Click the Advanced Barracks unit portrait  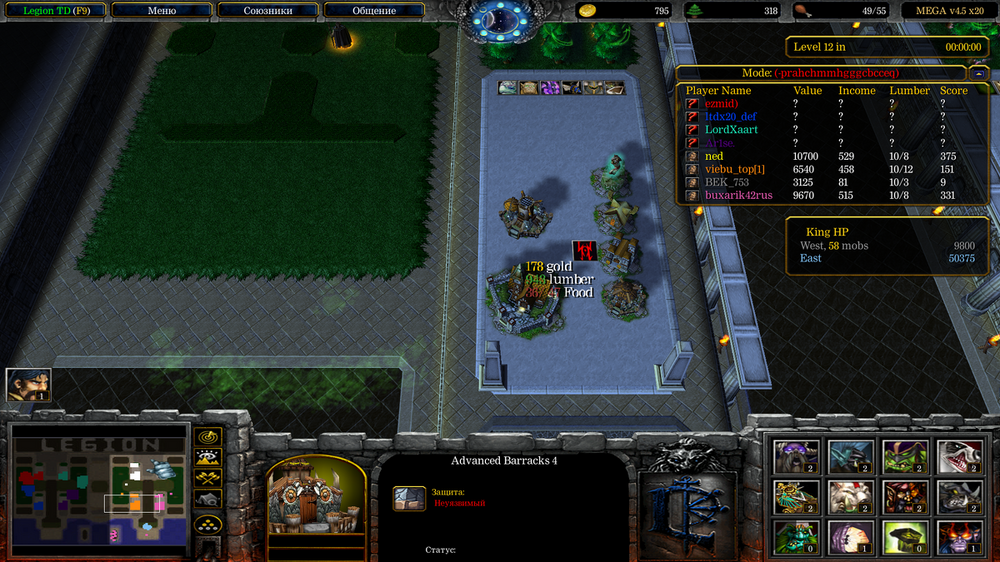315,495
